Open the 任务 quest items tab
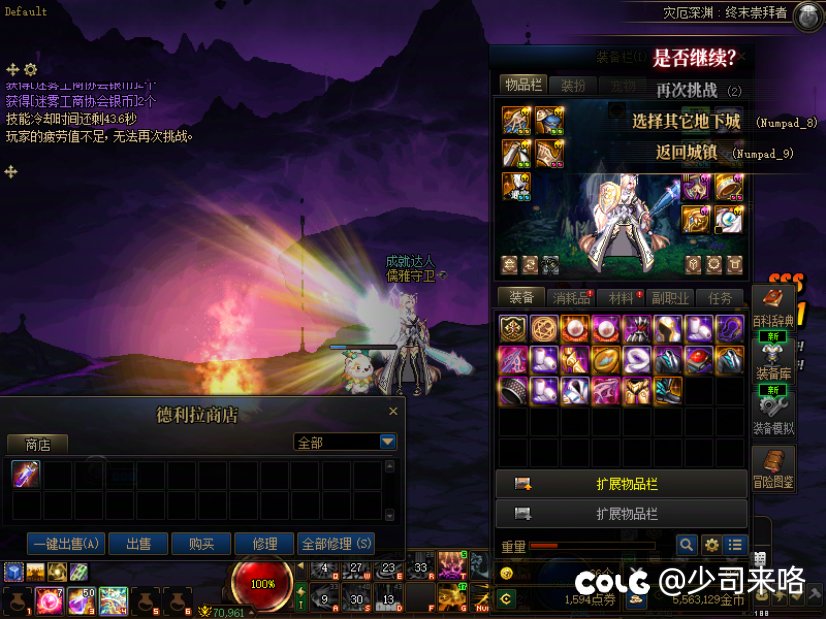This screenshot has width=826, height=619. point(720,298)
